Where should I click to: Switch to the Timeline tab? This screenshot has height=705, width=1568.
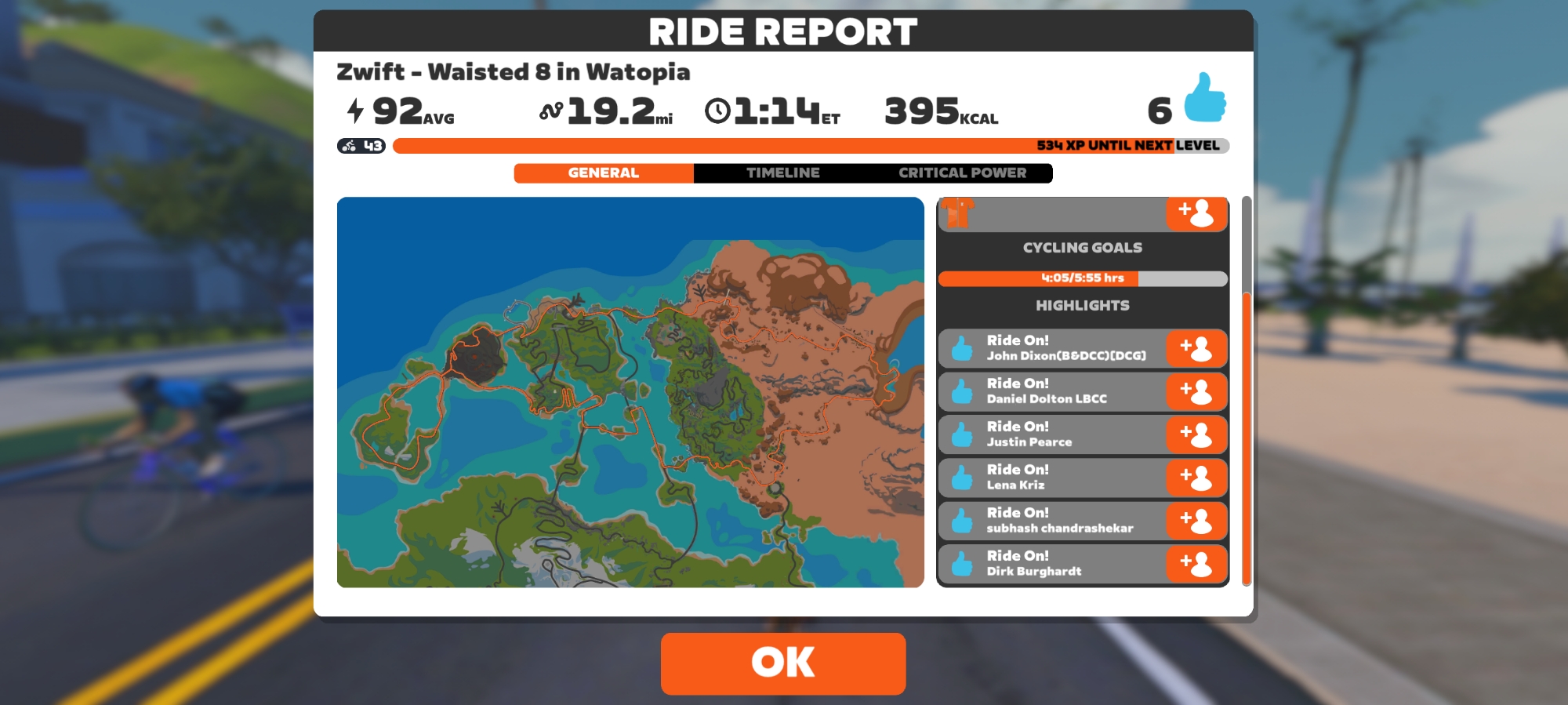(x=782, y=173)
